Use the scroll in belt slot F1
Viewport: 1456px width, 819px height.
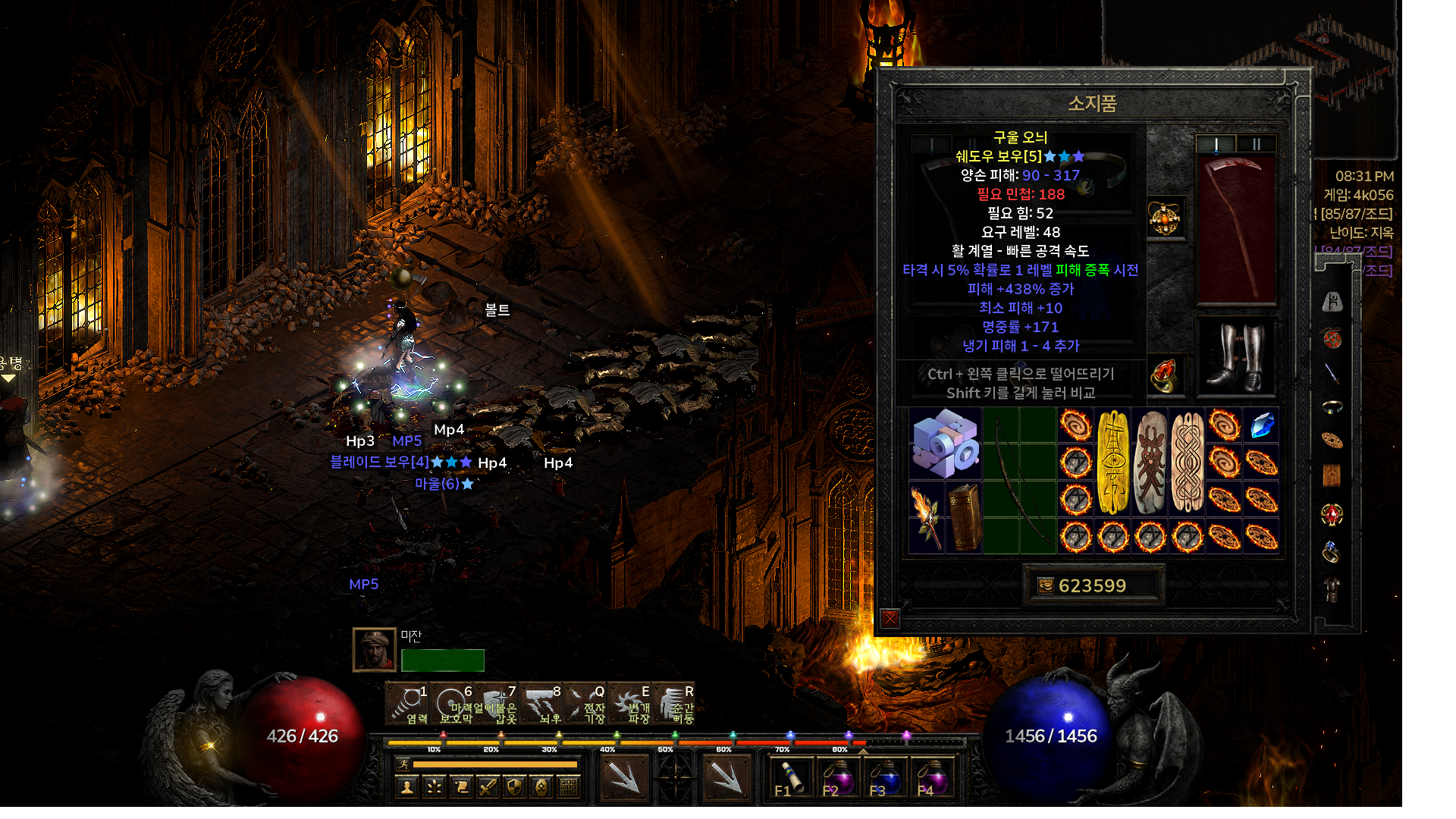point(790,779)
